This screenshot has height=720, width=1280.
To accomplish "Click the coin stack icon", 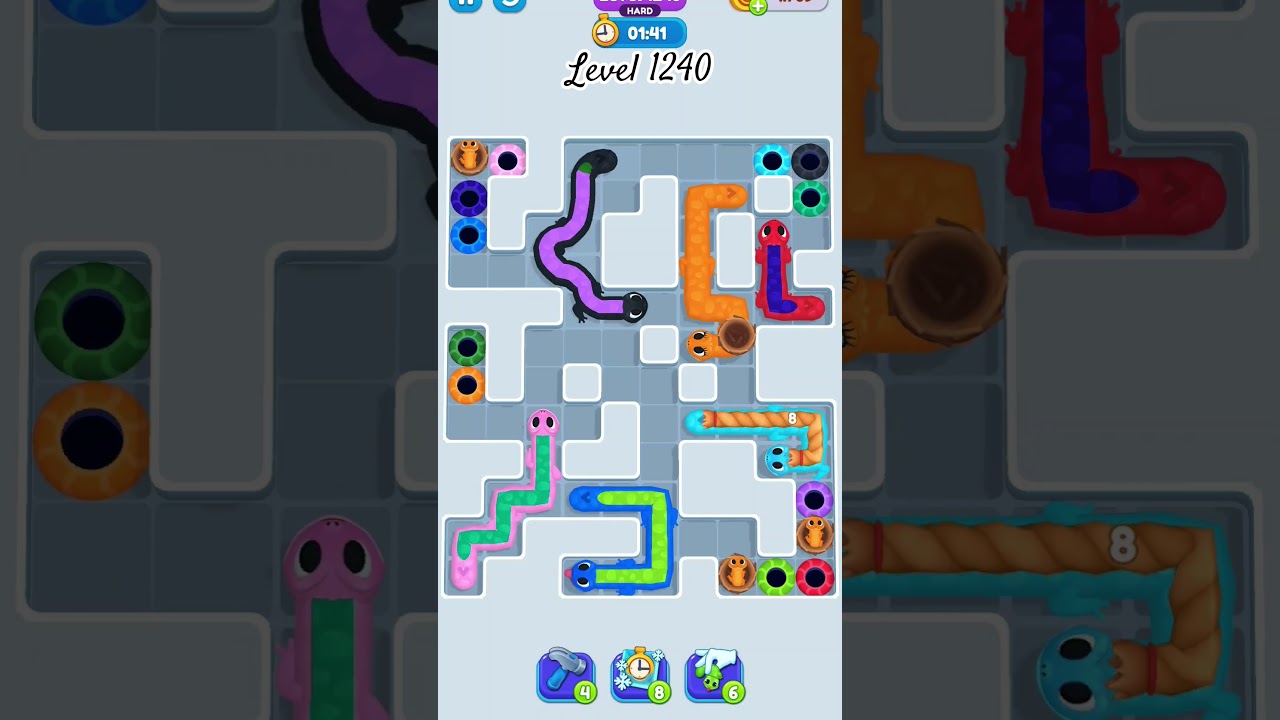I will [x=742, y=2].
